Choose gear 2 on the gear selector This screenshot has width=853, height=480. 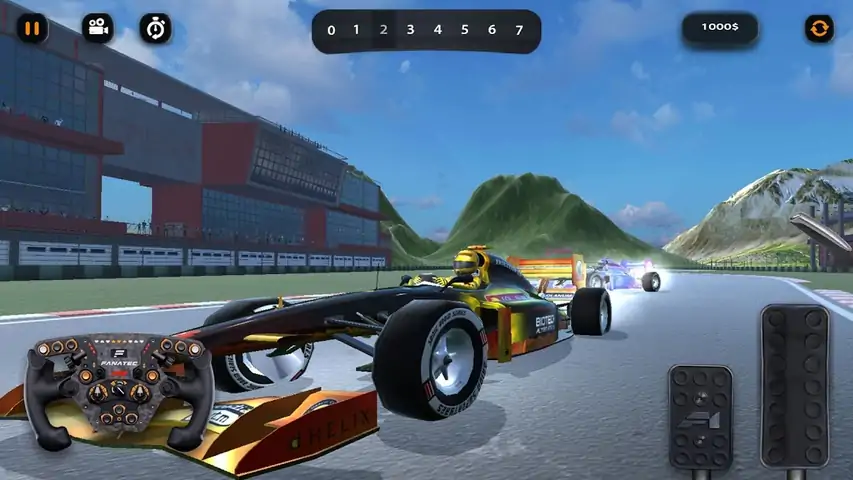[x=383, y=30]
